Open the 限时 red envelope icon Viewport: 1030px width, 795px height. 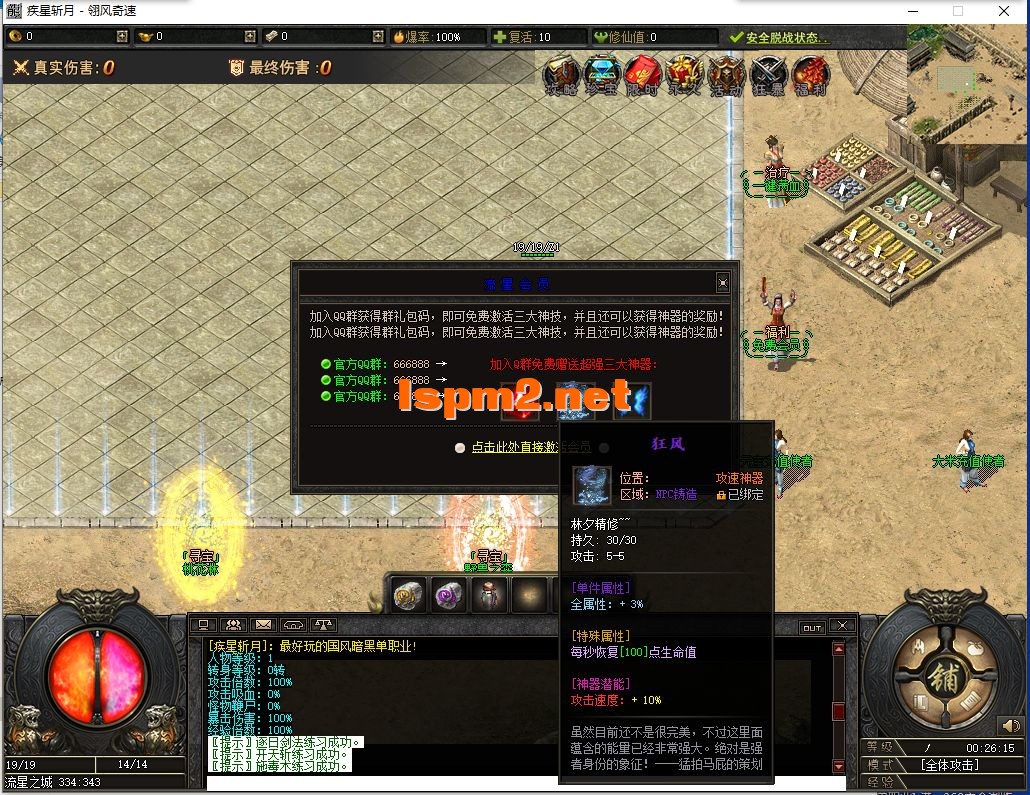point(644,73)
